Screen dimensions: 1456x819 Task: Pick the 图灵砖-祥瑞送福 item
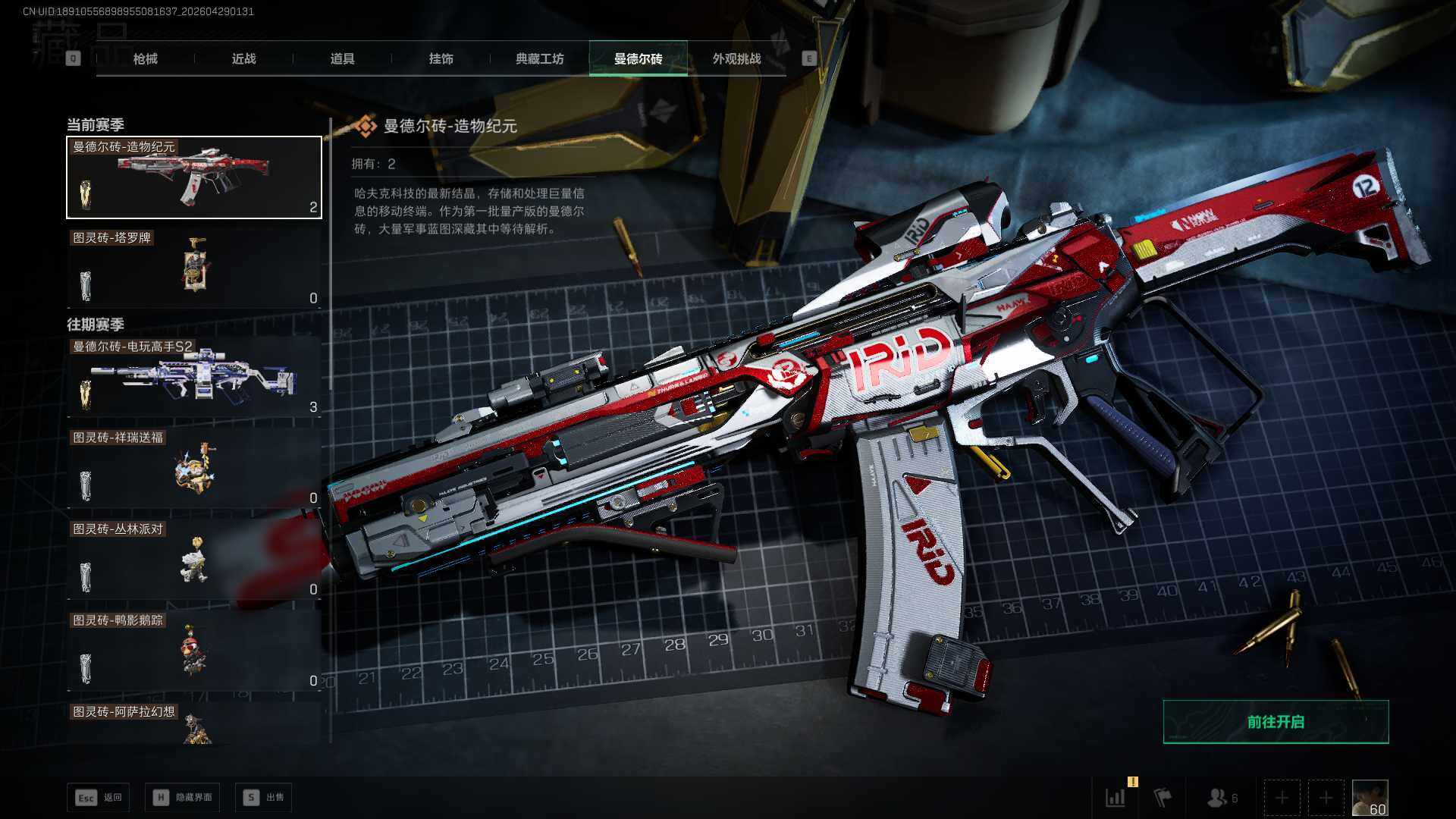(x=194, y=469)
